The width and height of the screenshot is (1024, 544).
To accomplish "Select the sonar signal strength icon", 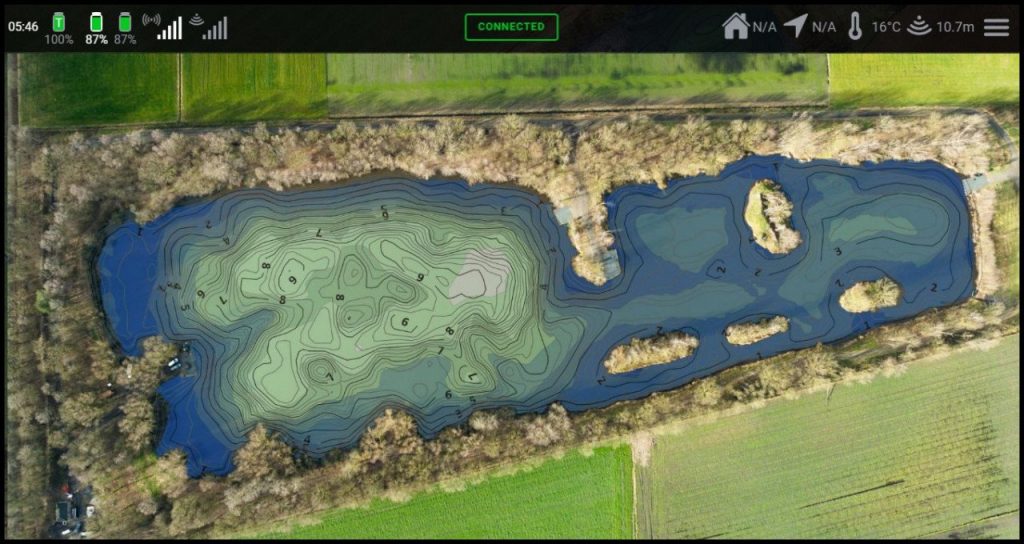I will (209, 26).
